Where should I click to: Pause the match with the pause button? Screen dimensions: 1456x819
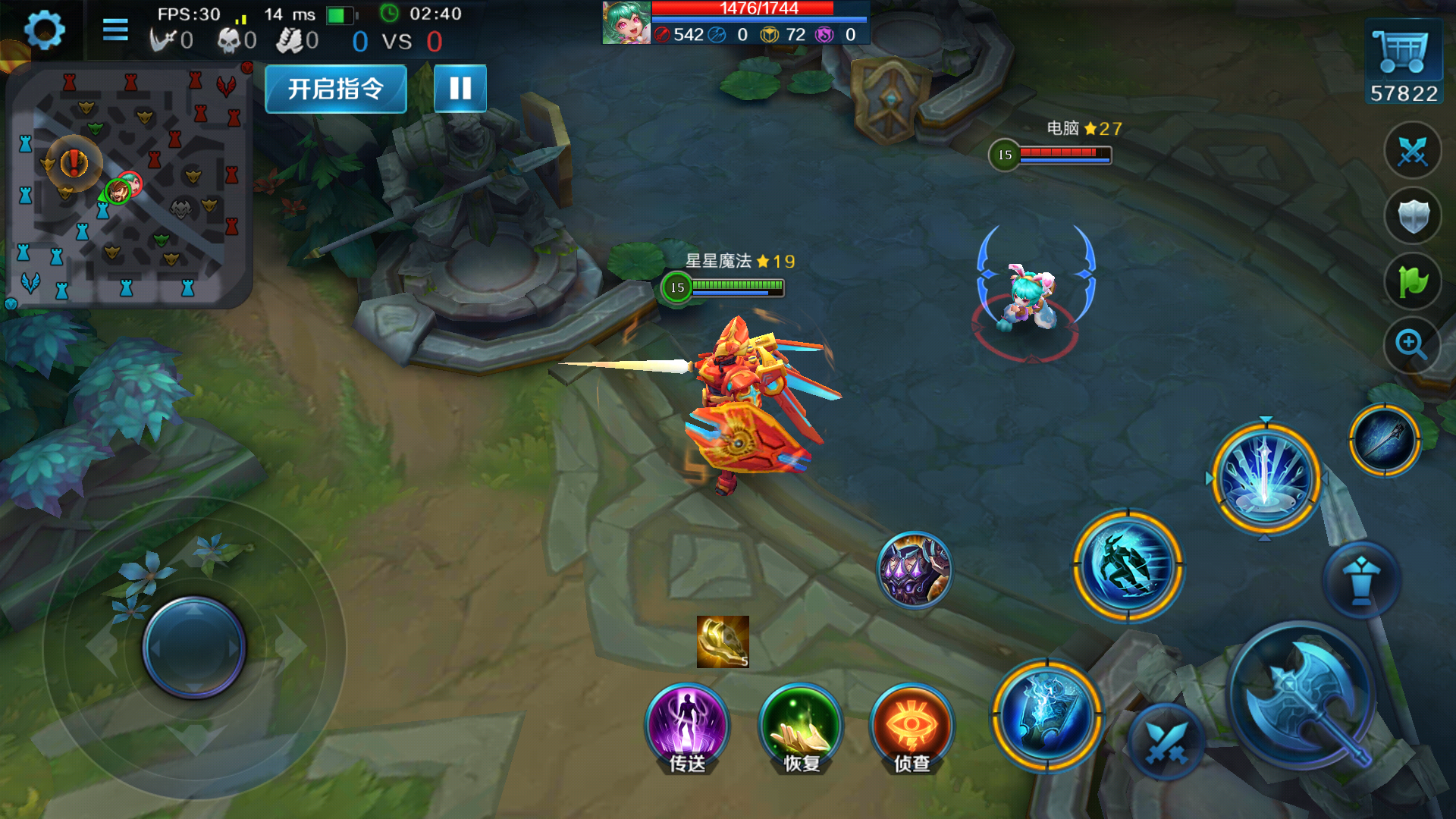460,89
